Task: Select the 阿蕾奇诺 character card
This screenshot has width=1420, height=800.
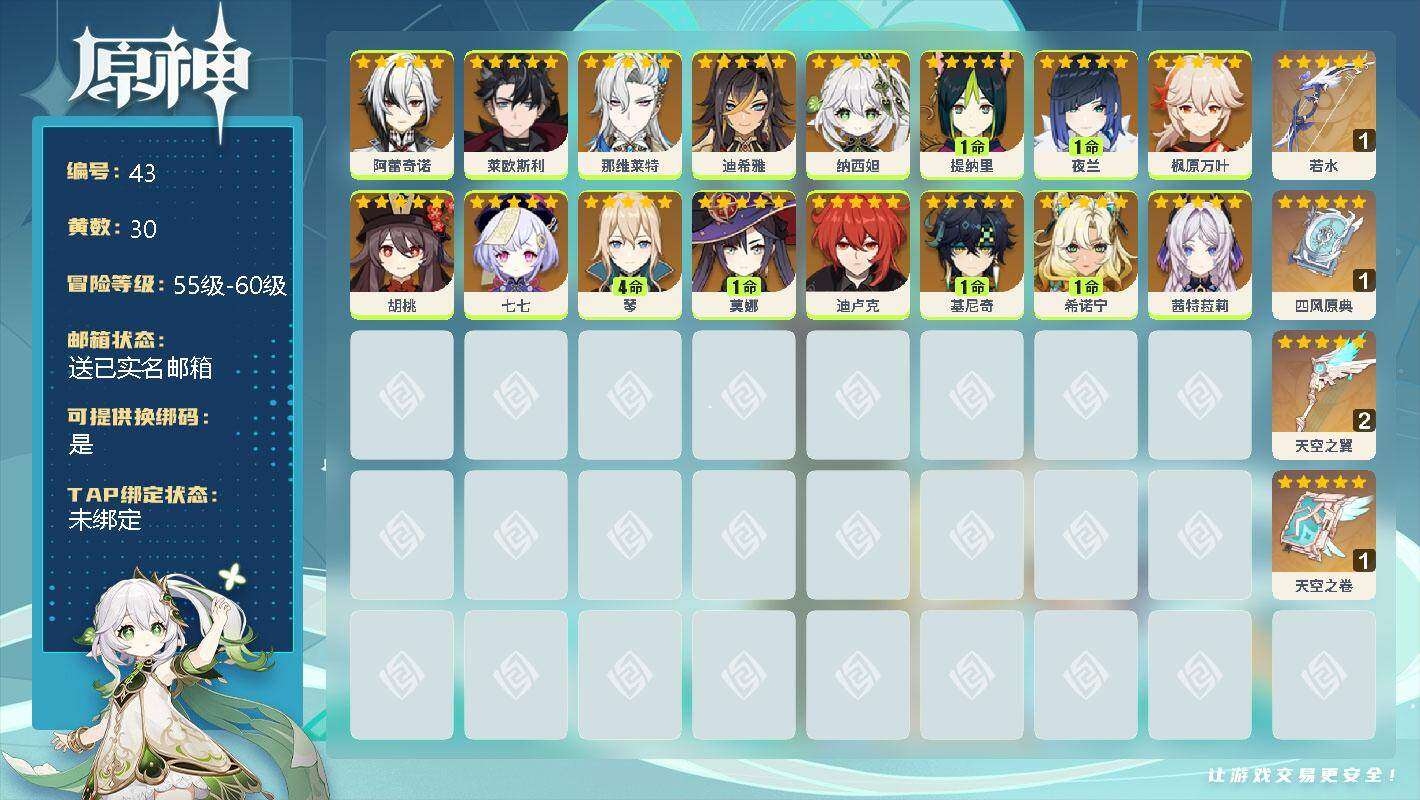Action: coord(401,114)
